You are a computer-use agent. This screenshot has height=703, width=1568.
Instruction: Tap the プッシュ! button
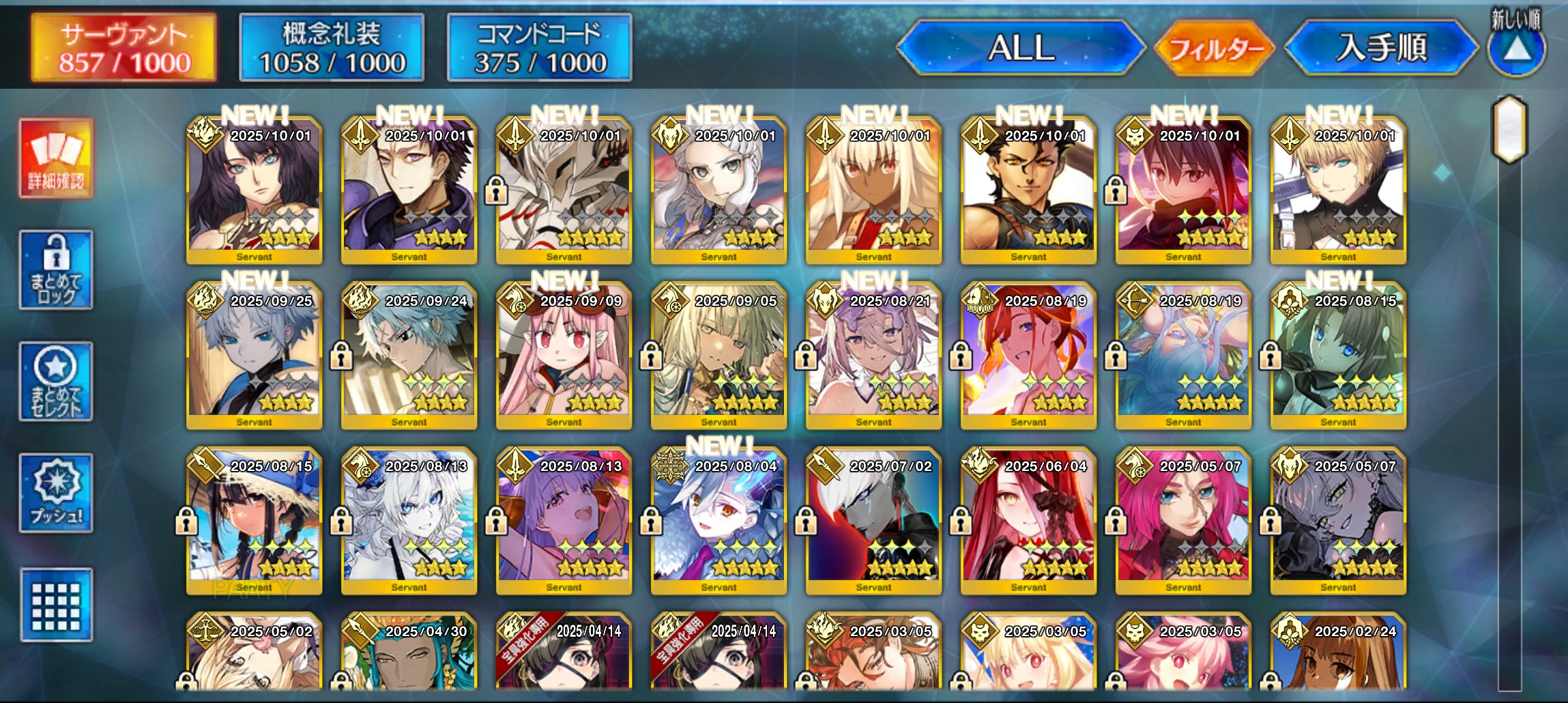click(x=56, y=493)
